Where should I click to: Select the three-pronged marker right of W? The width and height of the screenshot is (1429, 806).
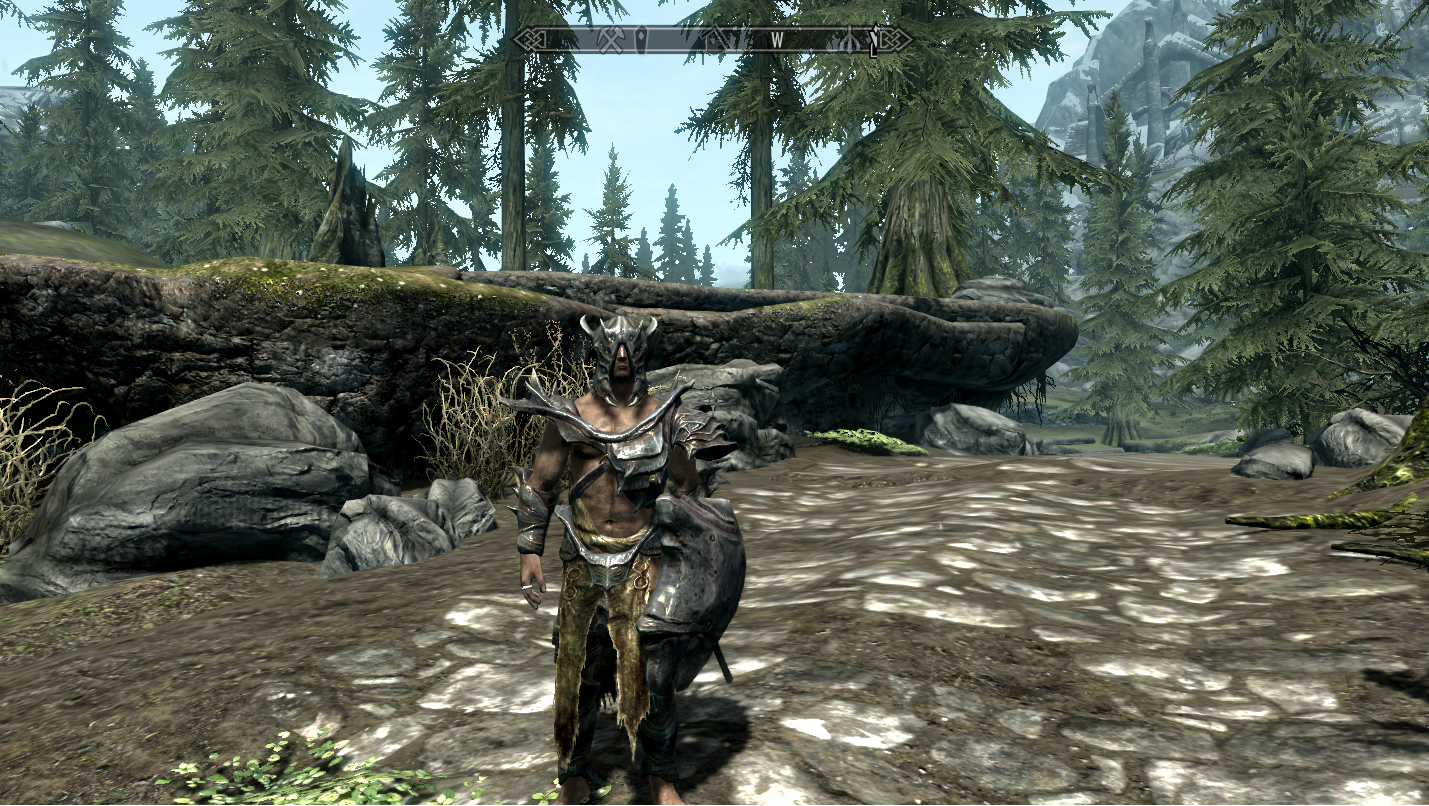[849, 40]
